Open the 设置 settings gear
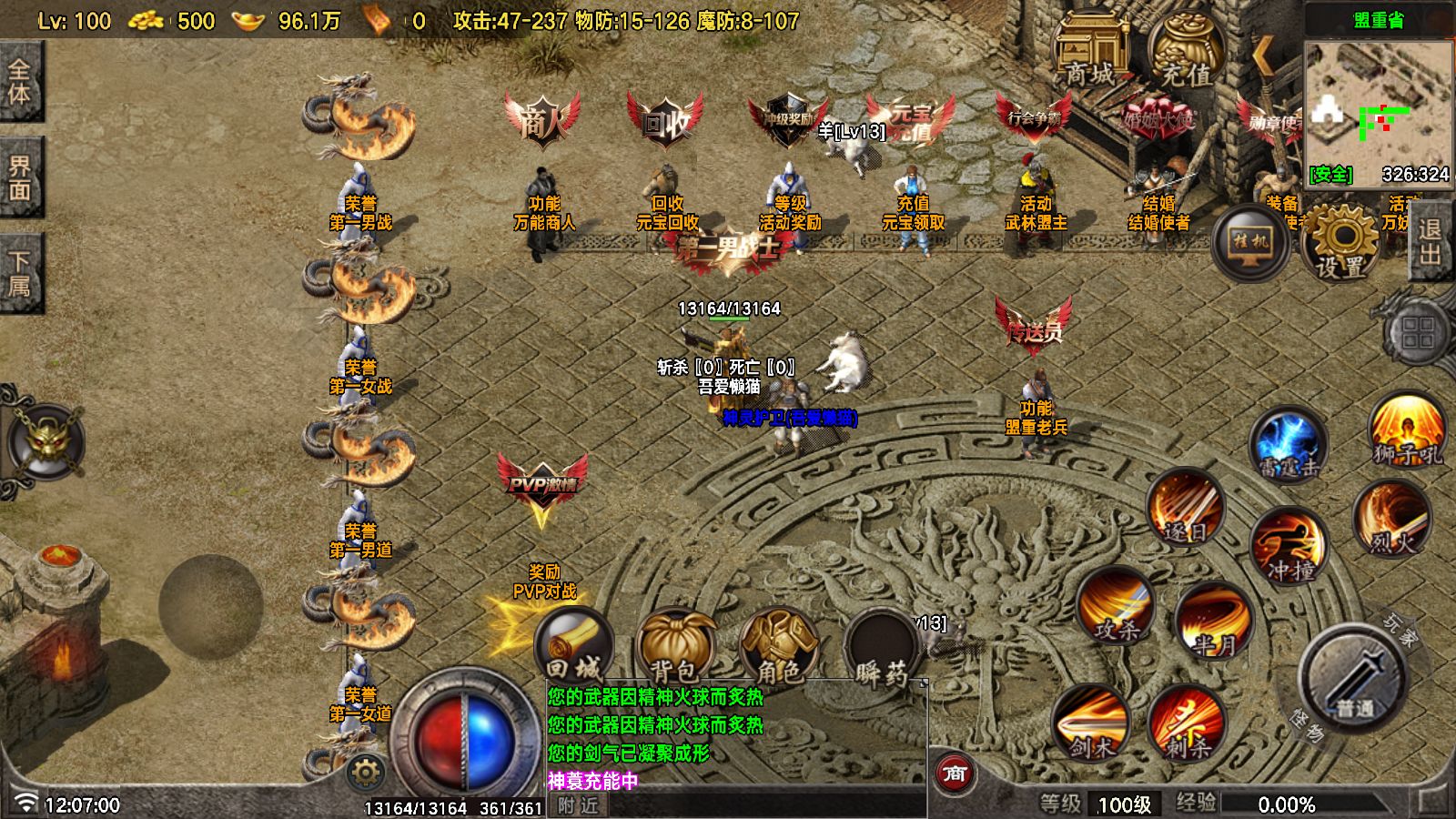The height and width of the screenshot is (819, 1456). click(x=1340, y=242)
